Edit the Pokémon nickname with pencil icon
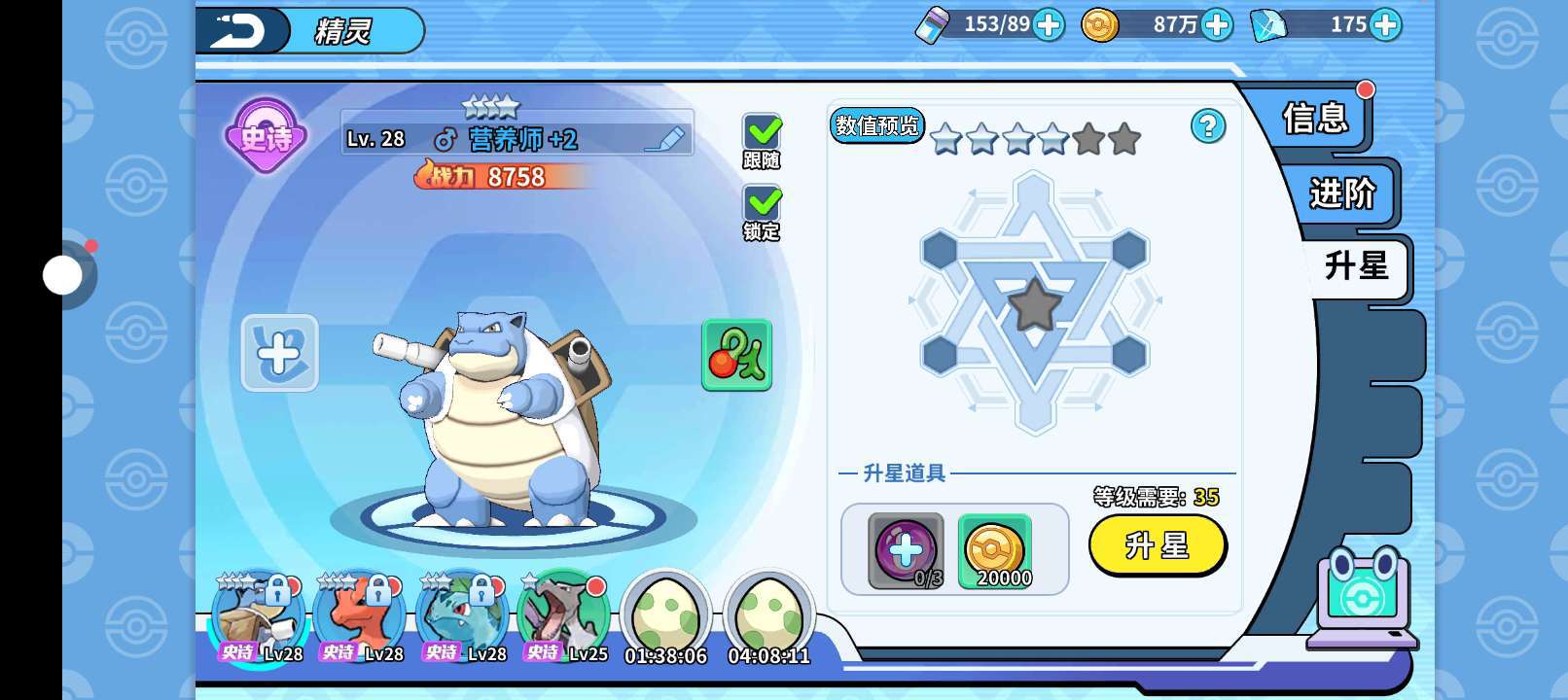The height and width of the screenshot is (700, 1568). coord(665,140)
